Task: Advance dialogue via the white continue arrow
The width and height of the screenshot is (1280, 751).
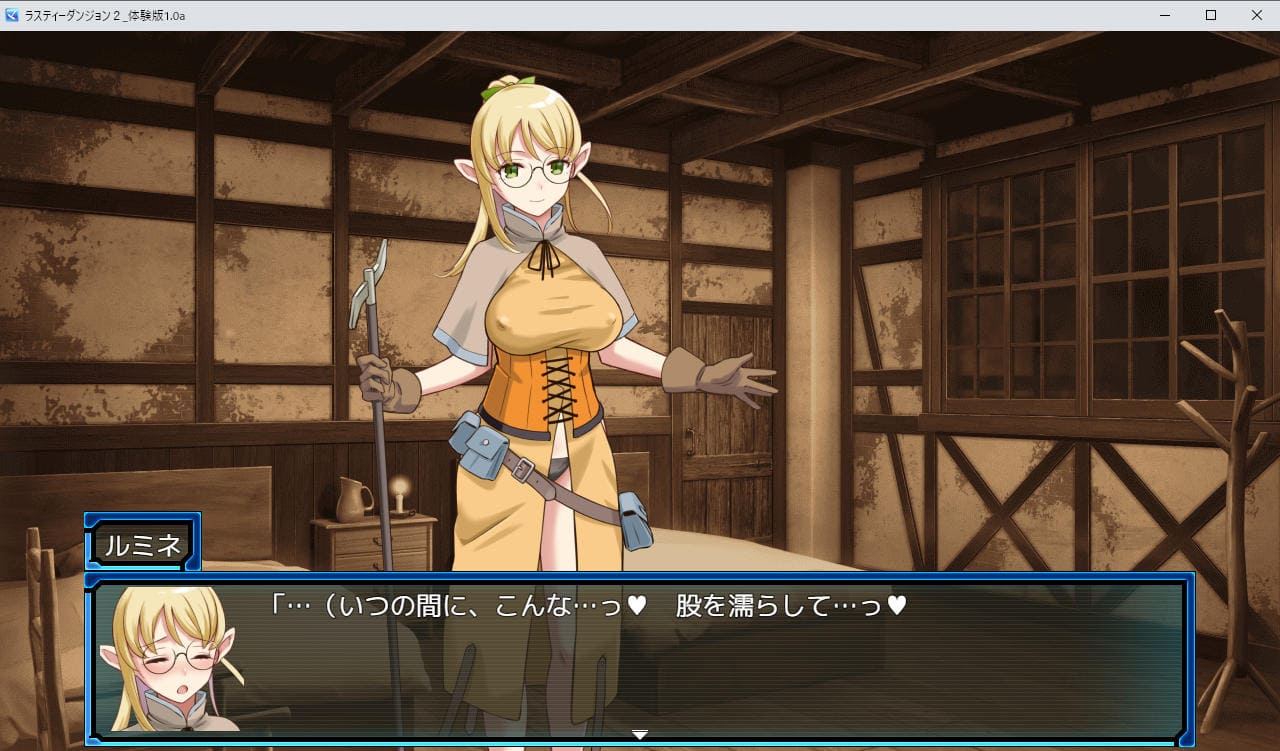Action: (640, 735)
